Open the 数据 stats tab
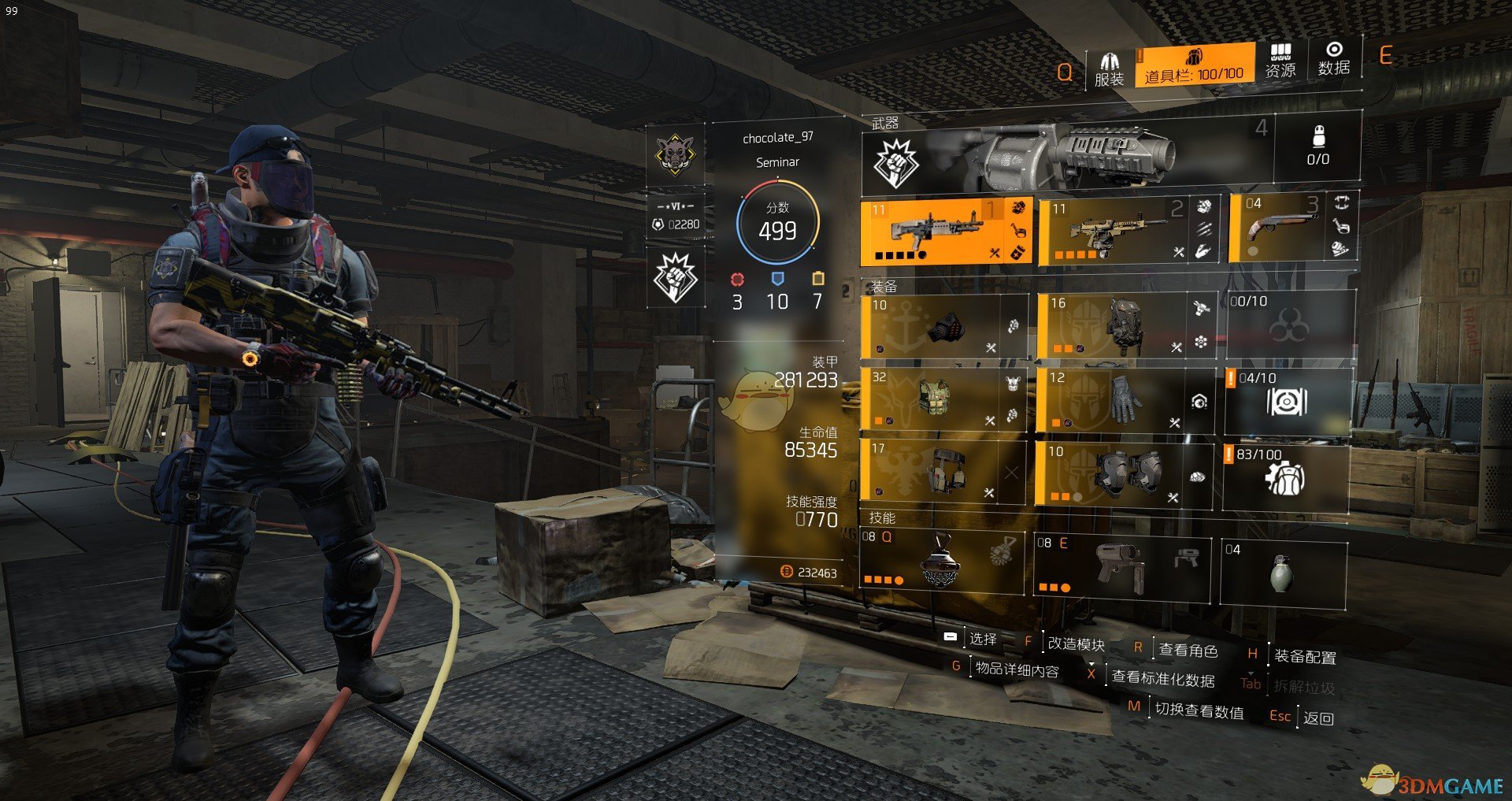This screenshot has height=801, width=1512. tap(1334, 59)
